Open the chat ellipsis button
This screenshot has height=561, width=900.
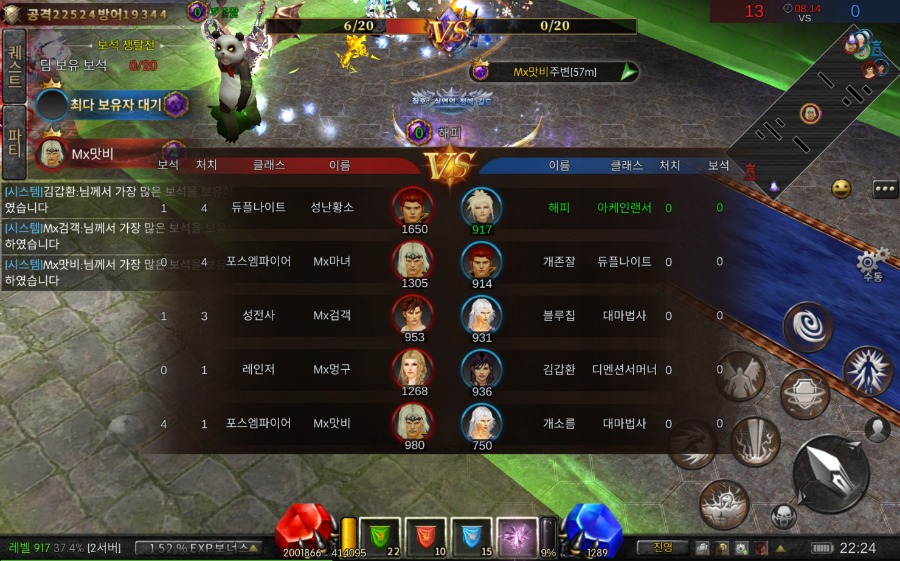[884, 188]
